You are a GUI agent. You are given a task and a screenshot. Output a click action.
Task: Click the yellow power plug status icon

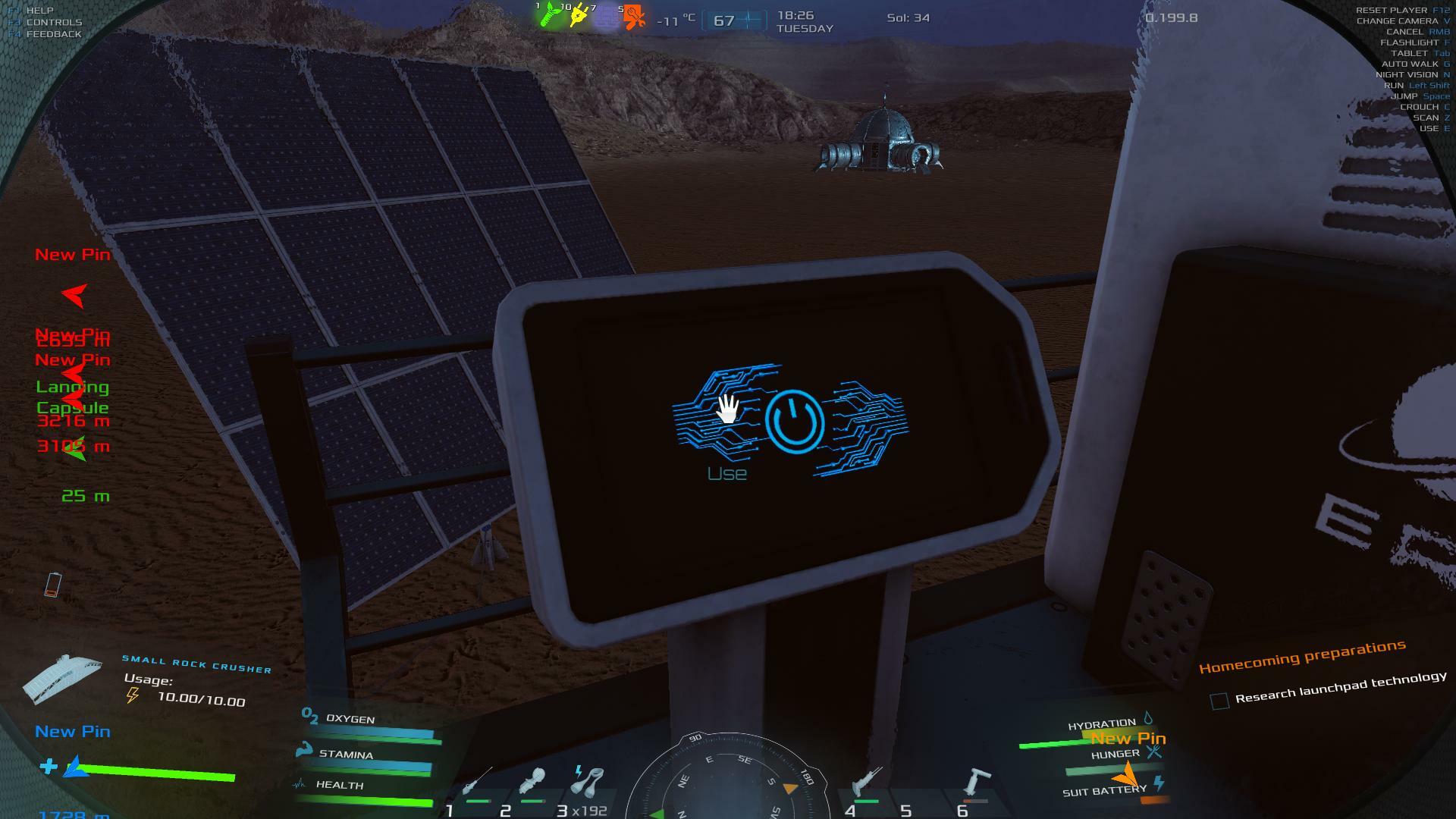(x=579, y=17)
